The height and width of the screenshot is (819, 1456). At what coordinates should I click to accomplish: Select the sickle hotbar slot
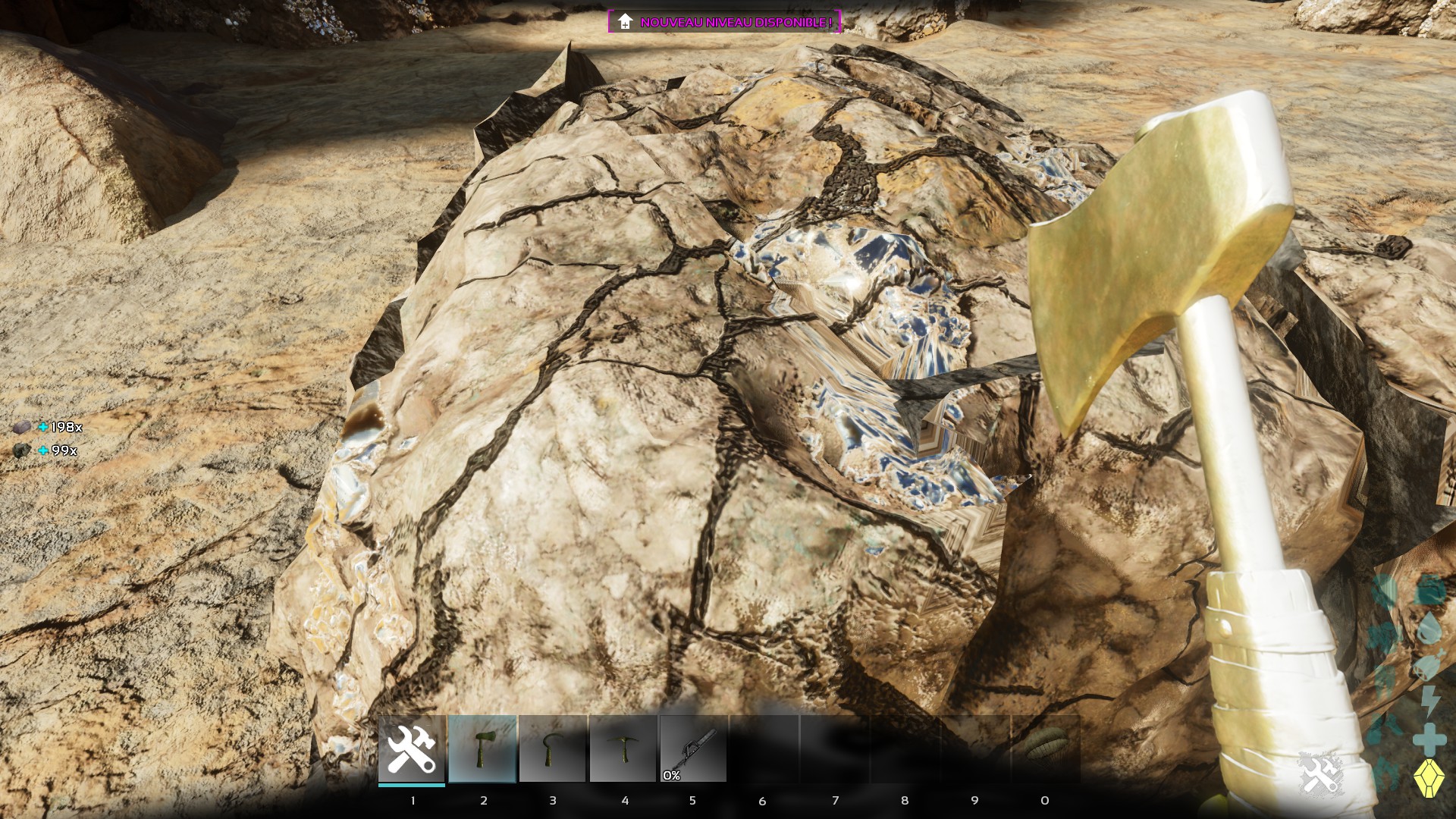552,748
